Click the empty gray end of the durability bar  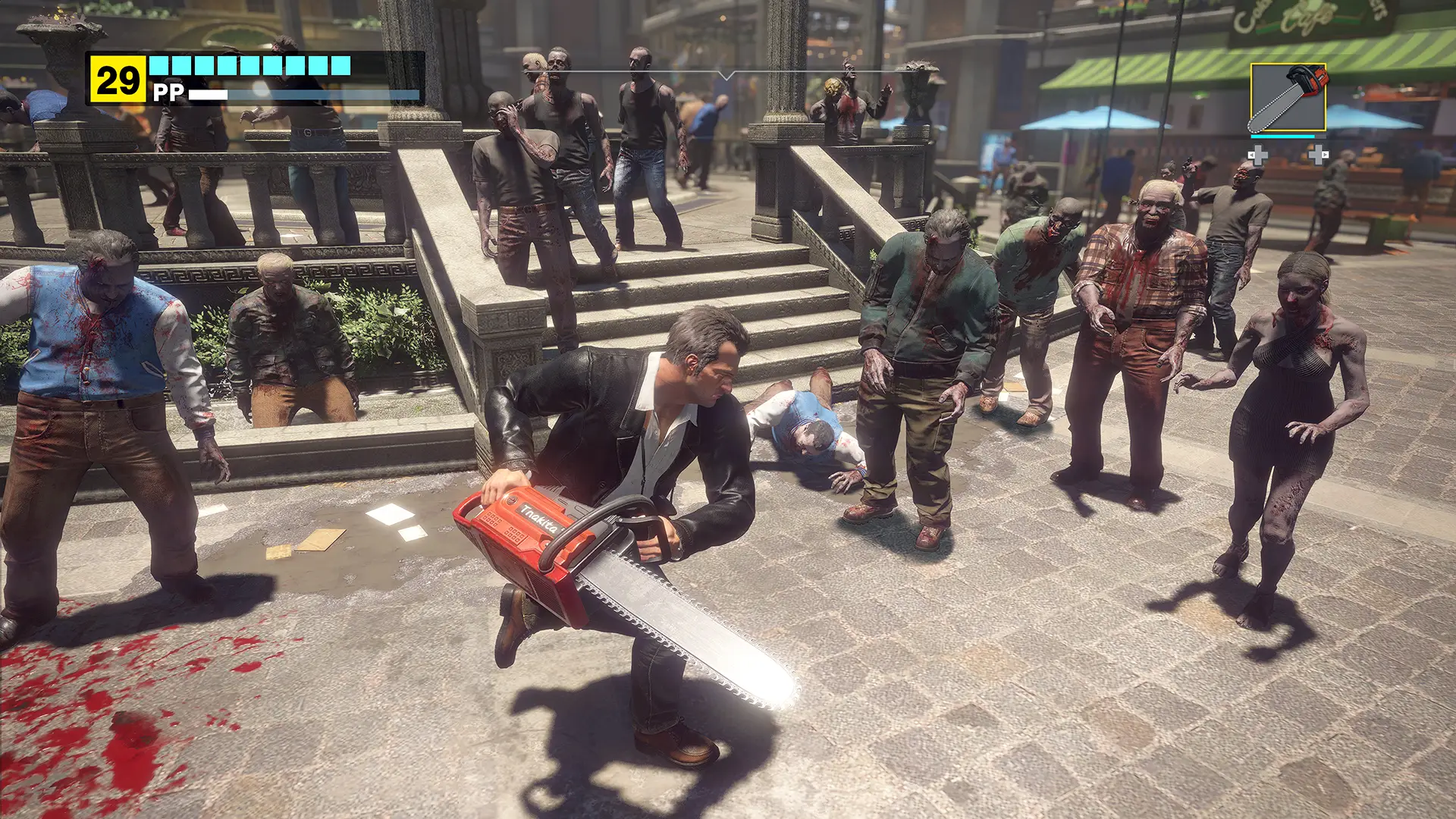click(x=1321, y=136)
